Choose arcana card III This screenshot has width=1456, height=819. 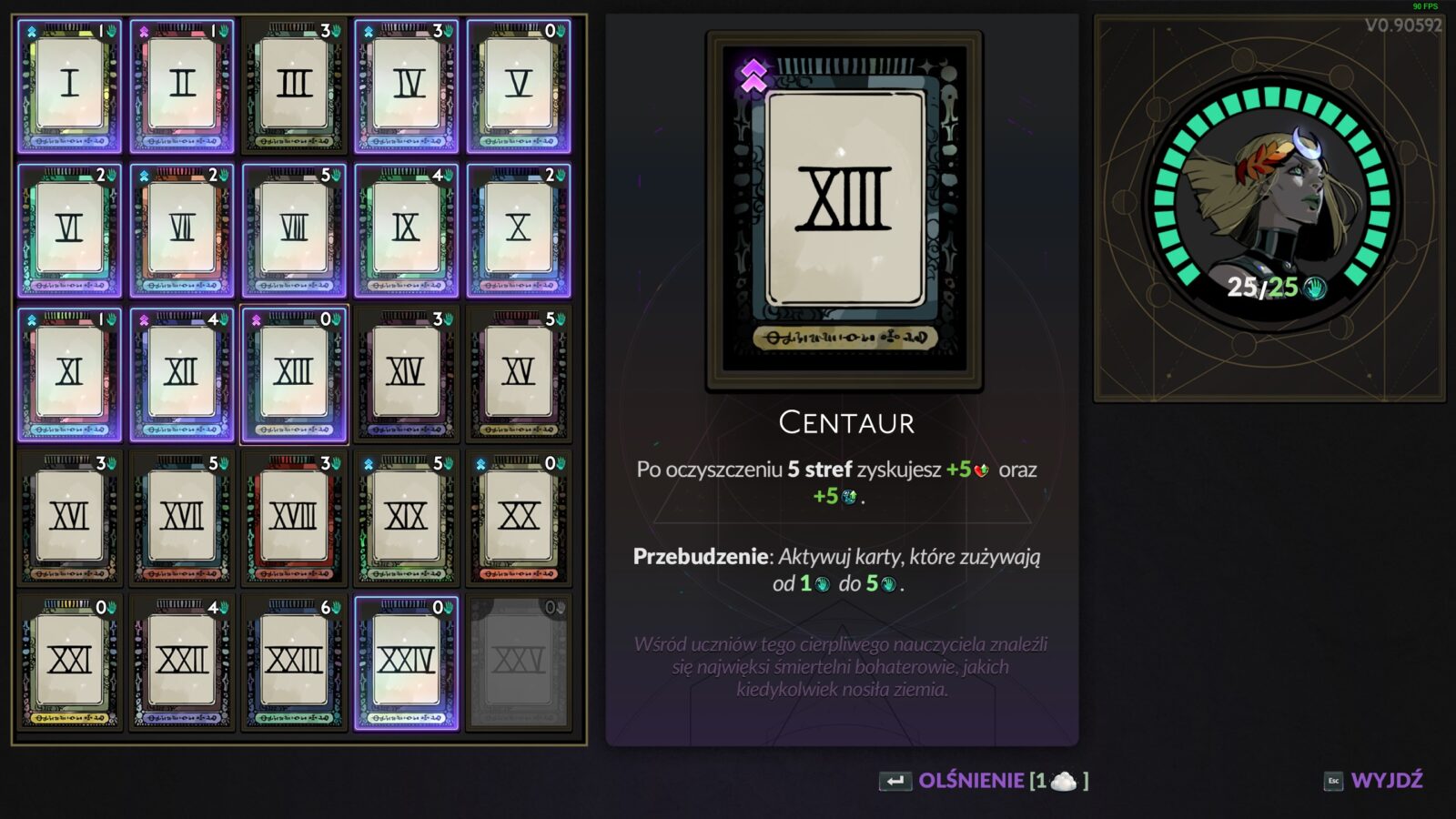[x=294, y=86]
